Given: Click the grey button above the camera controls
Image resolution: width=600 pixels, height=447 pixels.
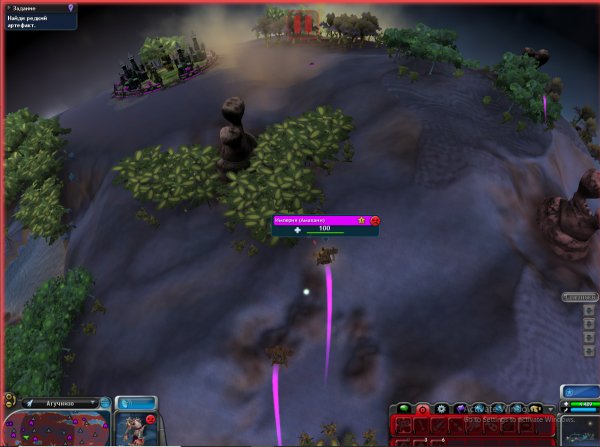Looking at the screenshot, I should coord(580,297).
